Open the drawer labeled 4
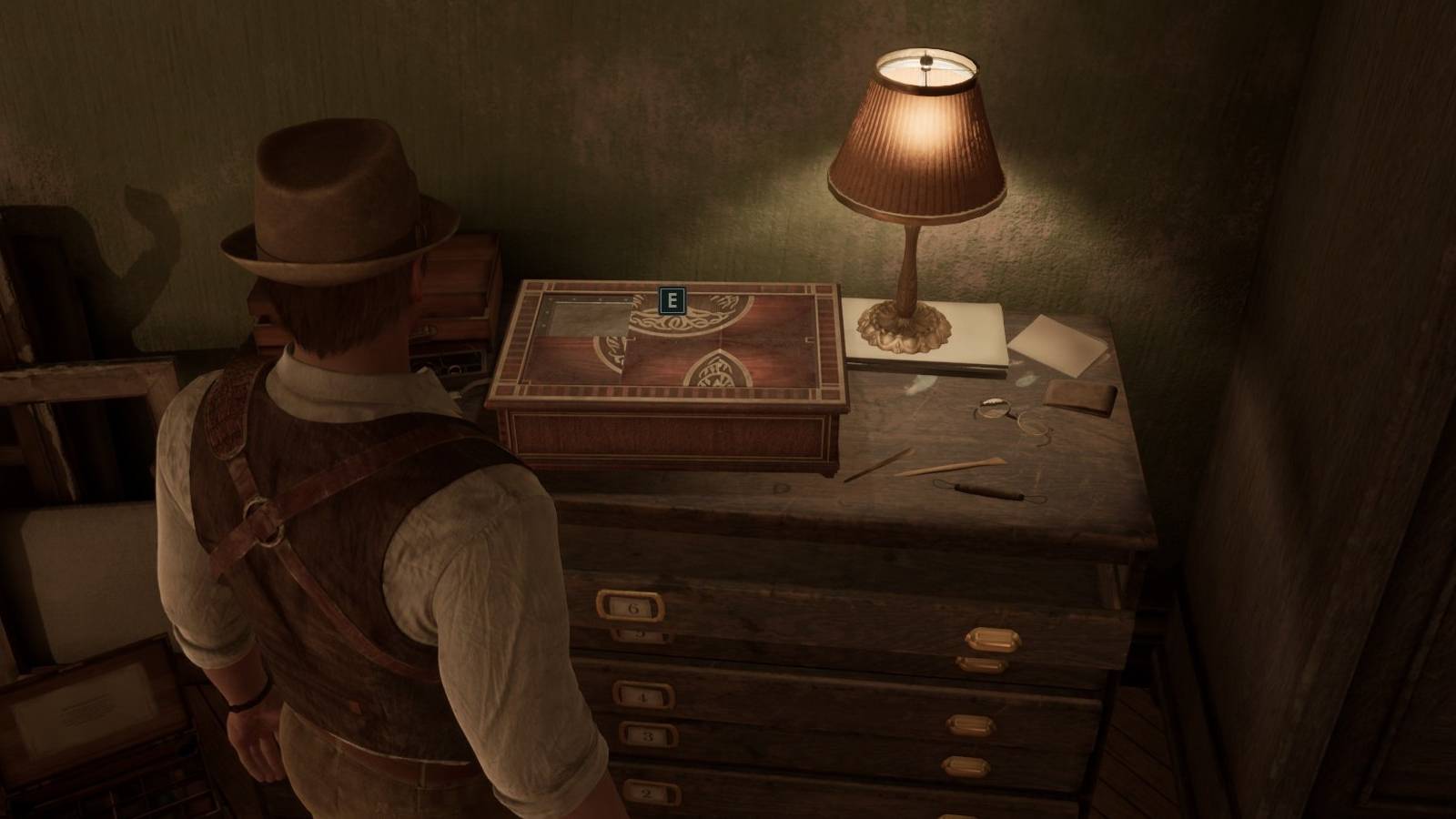The width and height of the screenshot is (1456, 819). coord(643,696)
